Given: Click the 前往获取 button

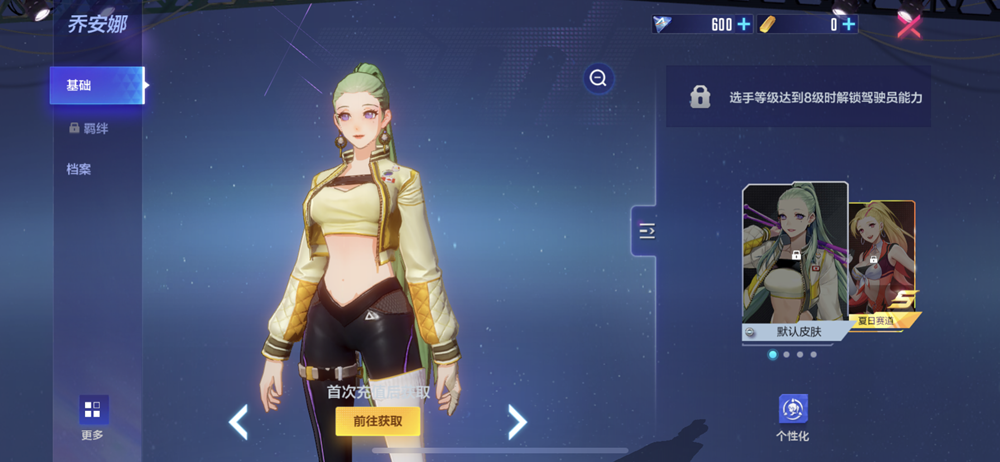Looking at the screenshot, I should point(378,421).
